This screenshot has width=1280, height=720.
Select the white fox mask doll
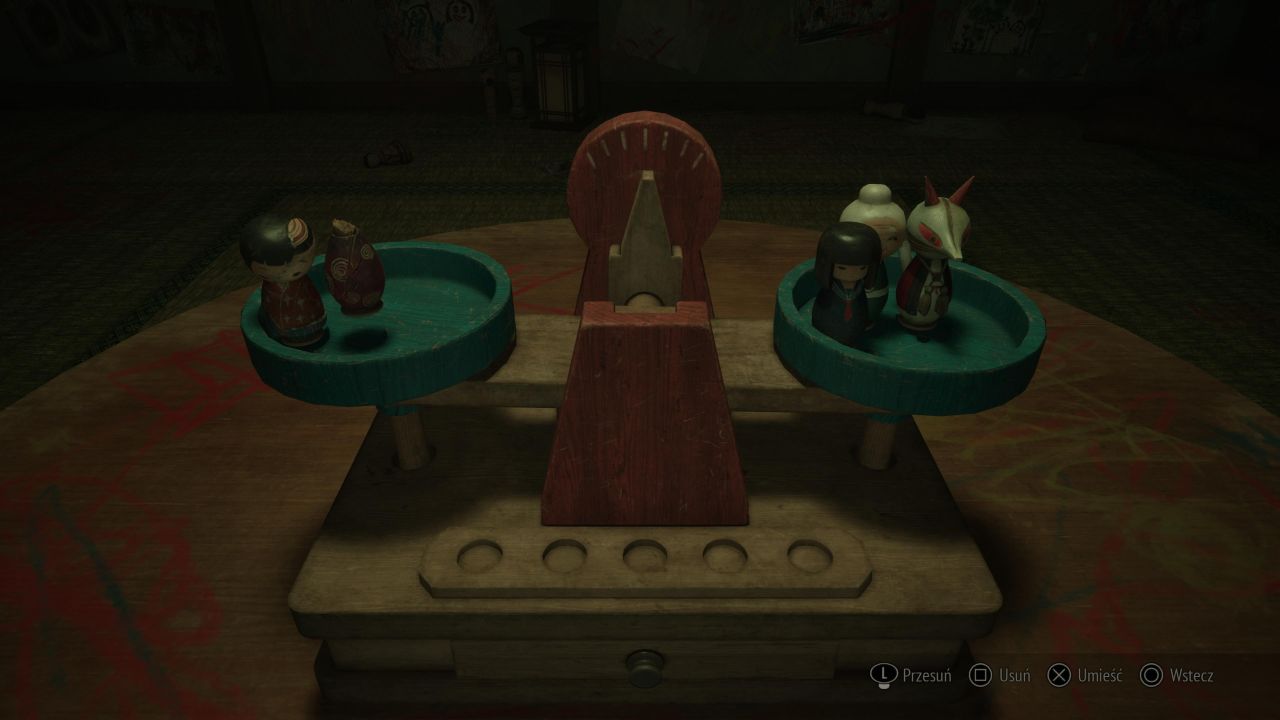(x=935, y=258)
